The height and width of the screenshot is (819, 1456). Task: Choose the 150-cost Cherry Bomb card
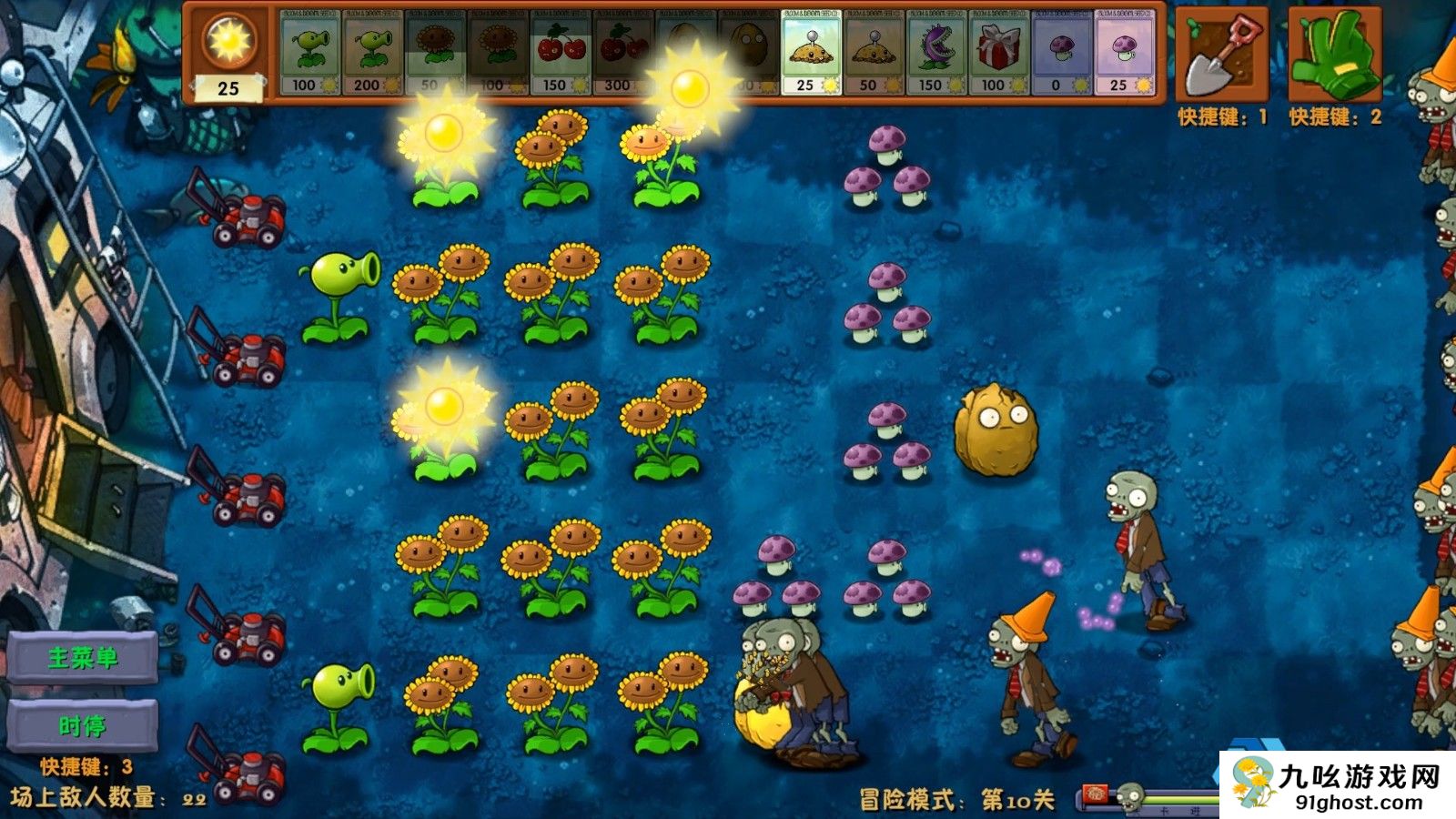[561, 53]
